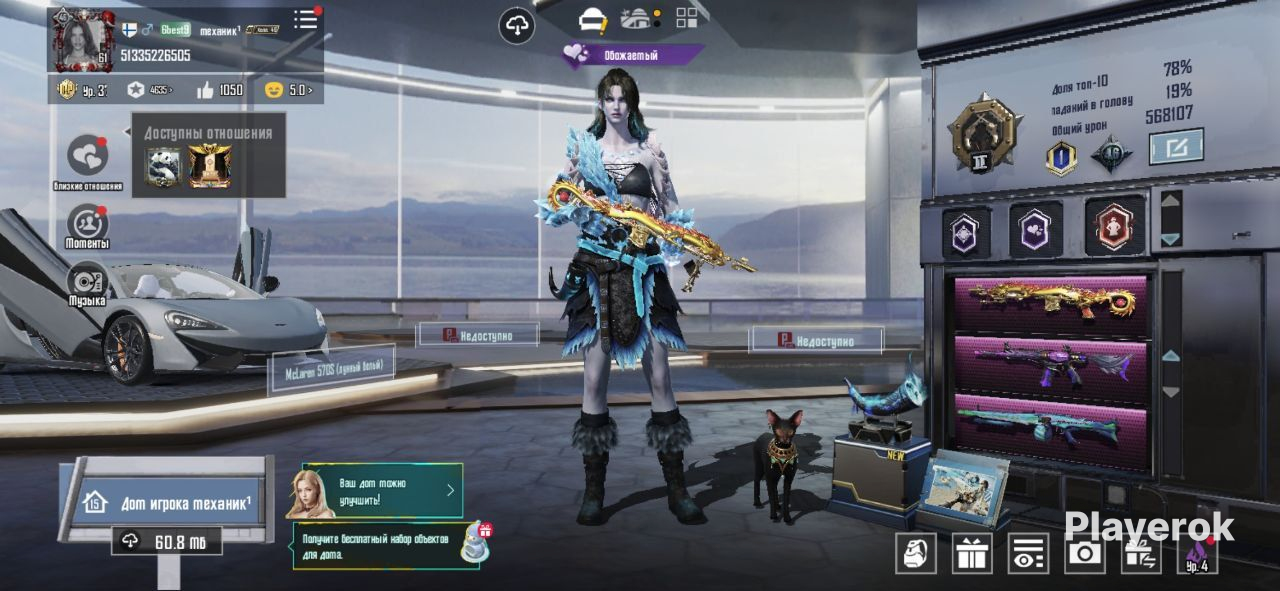The image size is (1280, 591).
Task: Open the backpack inventory icon
Action: pos(915,554)
